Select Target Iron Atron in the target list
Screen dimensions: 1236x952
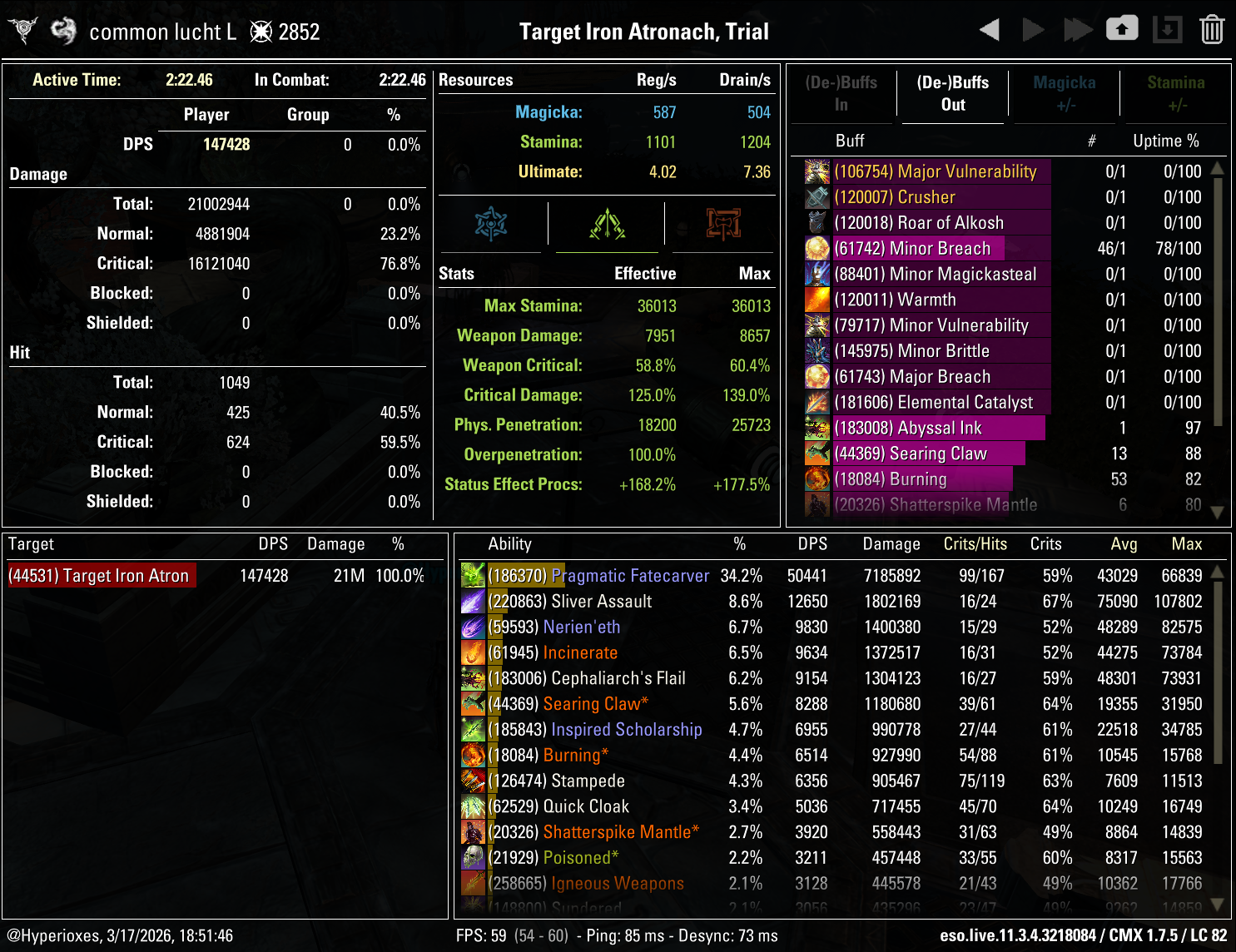pos(100,575)
